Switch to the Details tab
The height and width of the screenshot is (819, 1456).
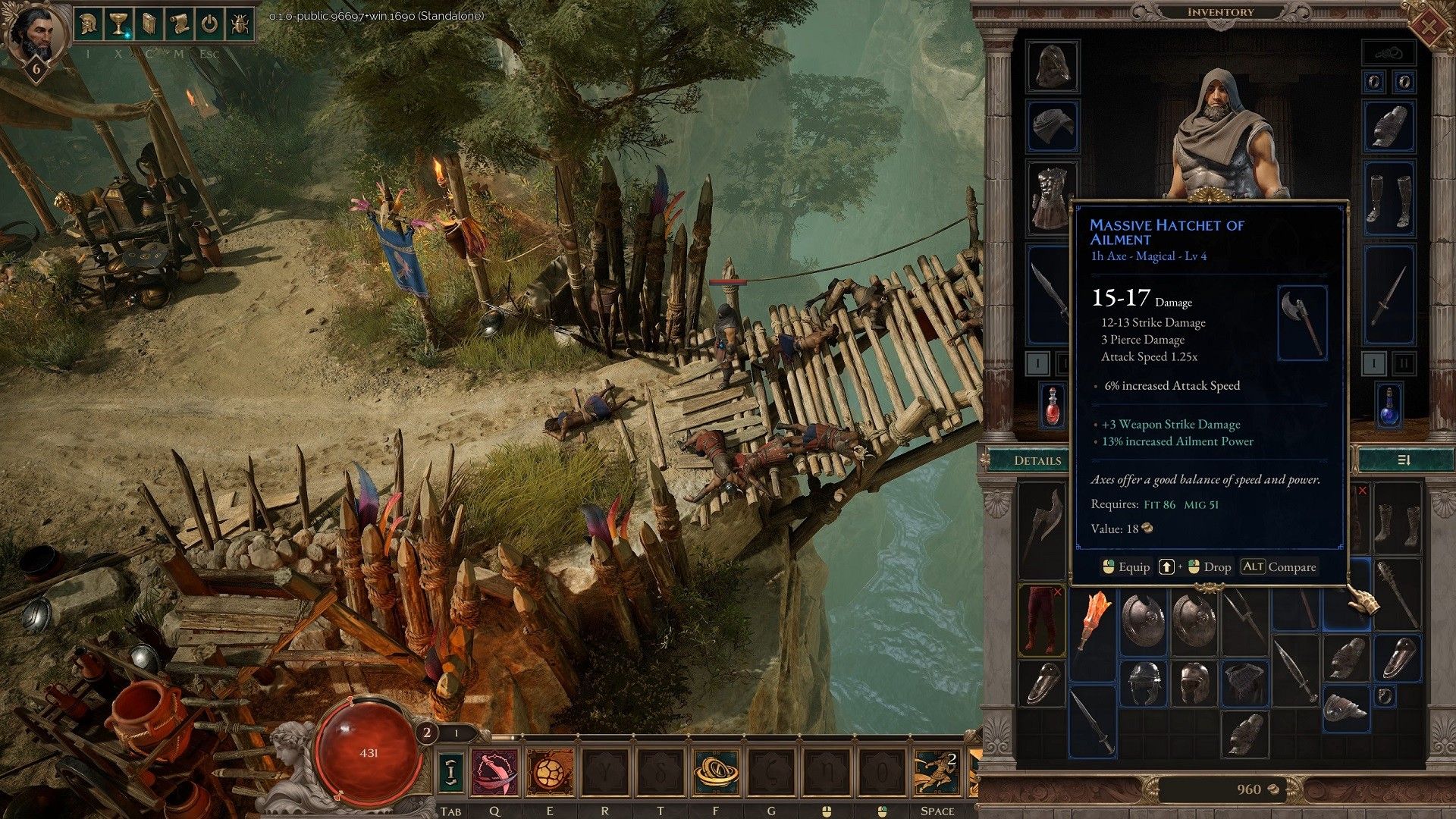click(x=1037, y=460)
